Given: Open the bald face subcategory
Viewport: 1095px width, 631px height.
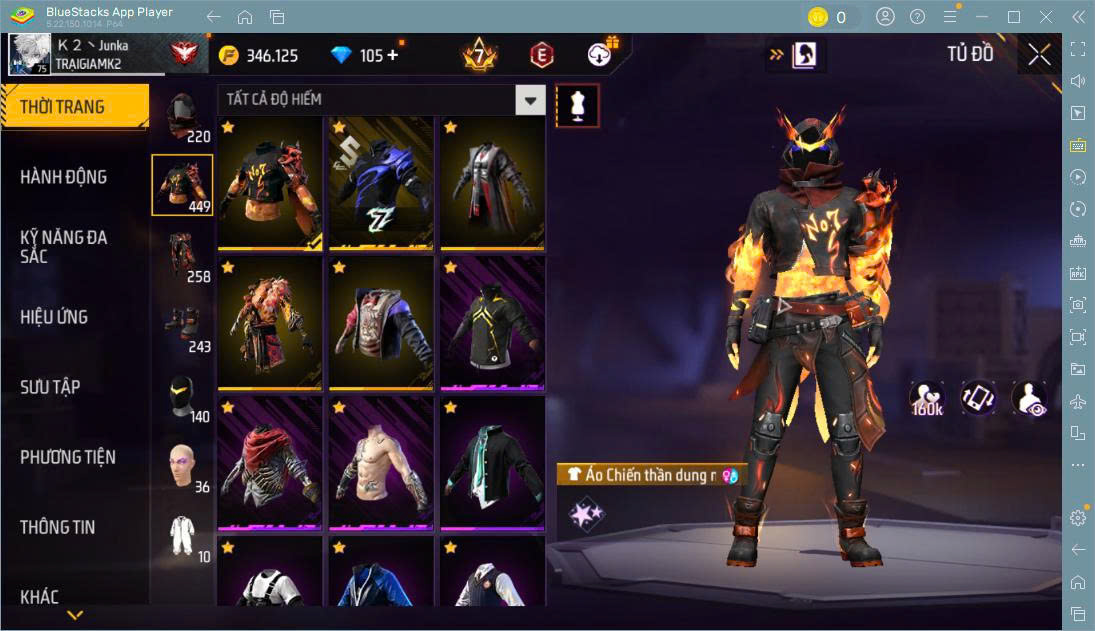Looking at the screenshot, I should click(x=181, y=465).
